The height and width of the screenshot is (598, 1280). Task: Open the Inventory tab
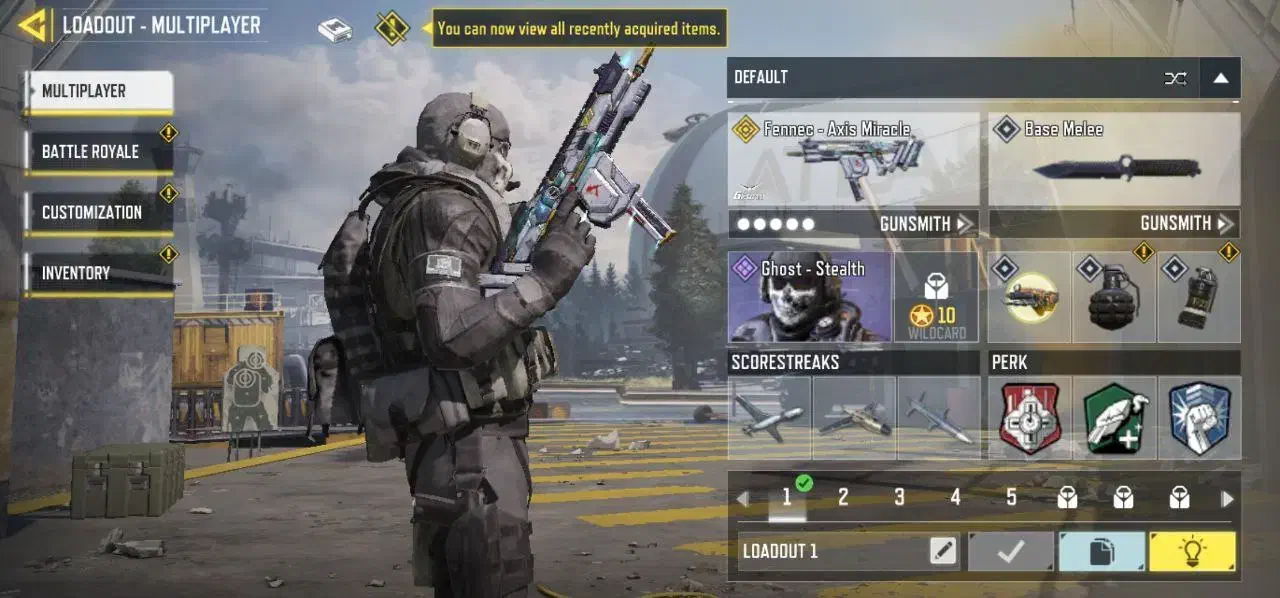pos(98,273)
